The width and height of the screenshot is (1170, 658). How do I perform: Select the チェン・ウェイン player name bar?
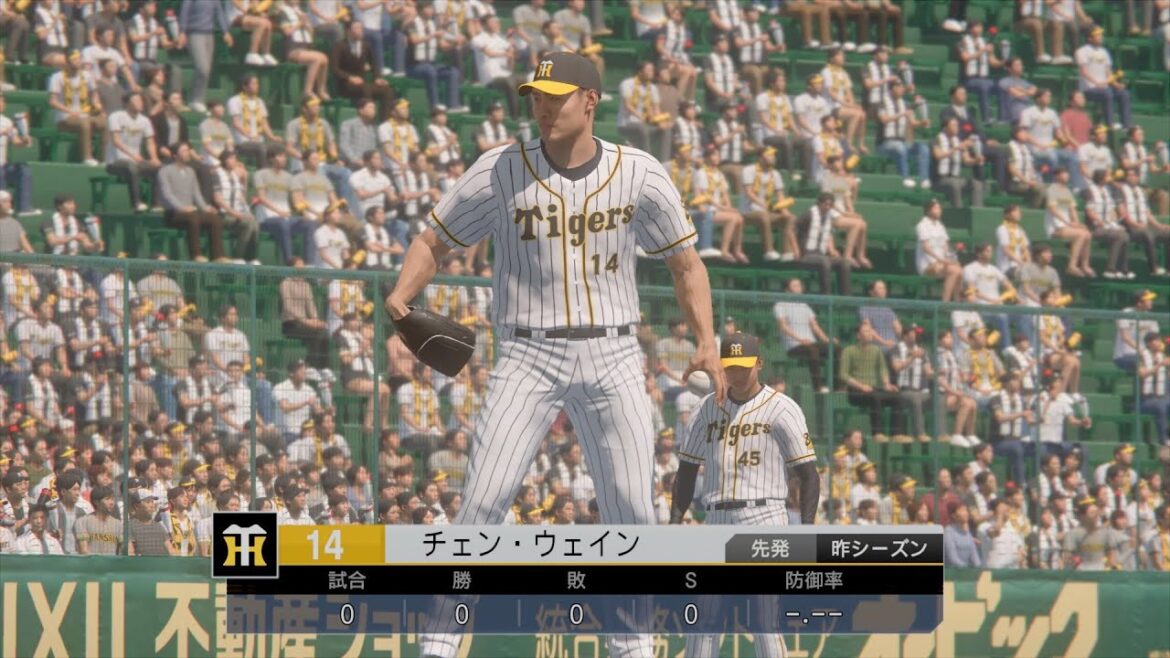click(x=530, y=545)
